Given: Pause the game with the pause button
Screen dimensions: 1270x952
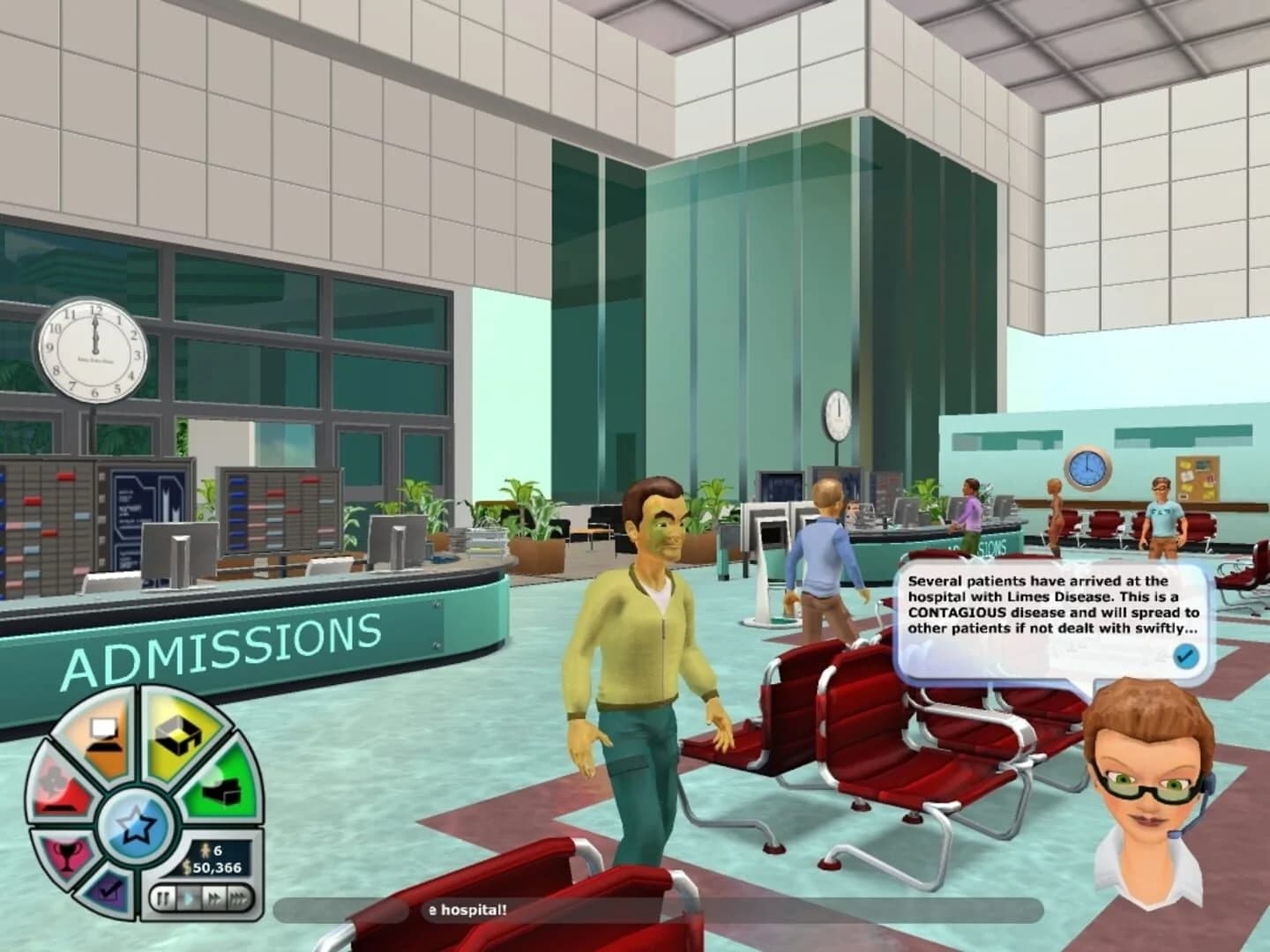Looking at the screenshot, I should click(x=165, y=896).
